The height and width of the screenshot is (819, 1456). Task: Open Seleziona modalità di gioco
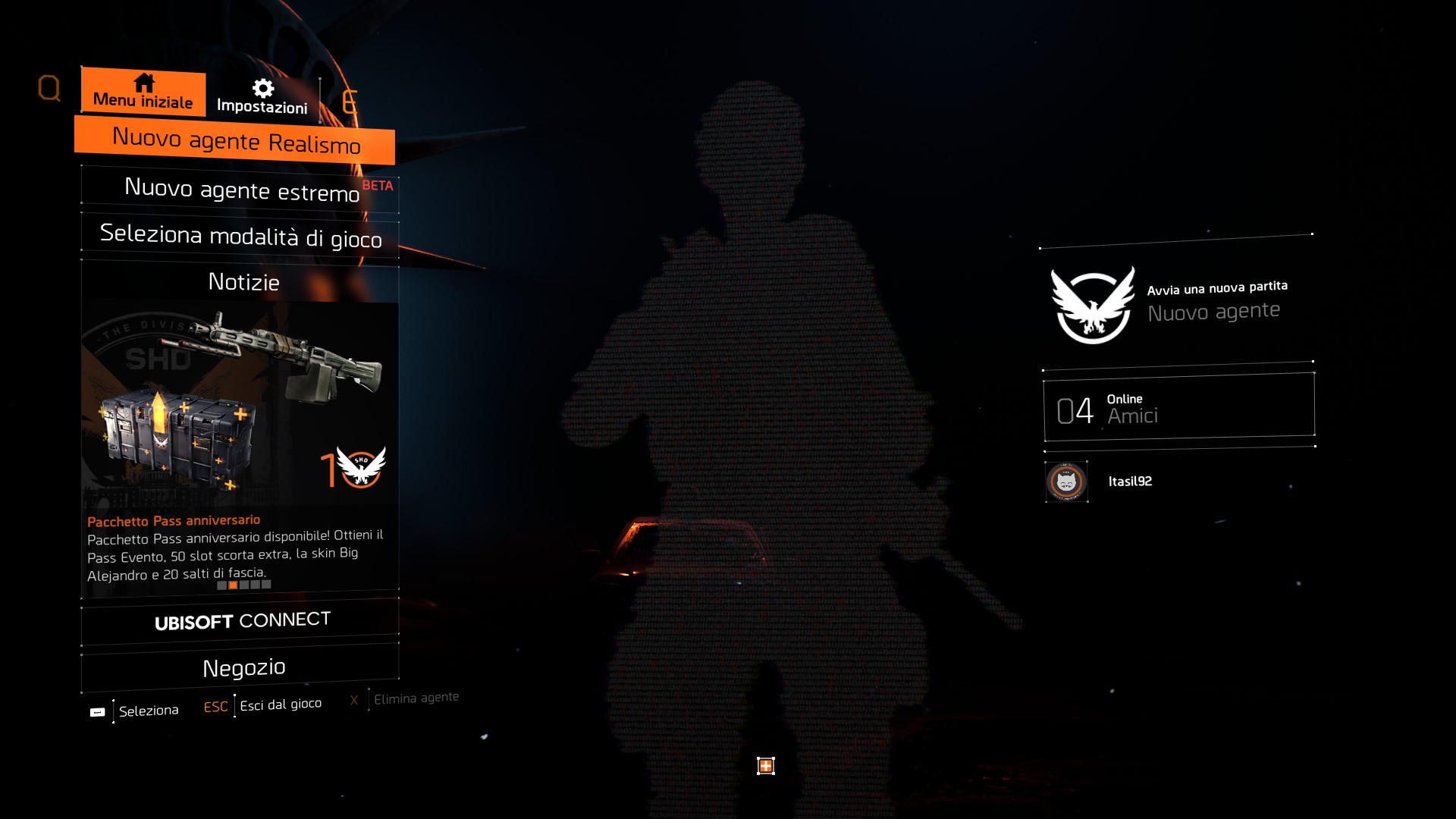[240, 236]
